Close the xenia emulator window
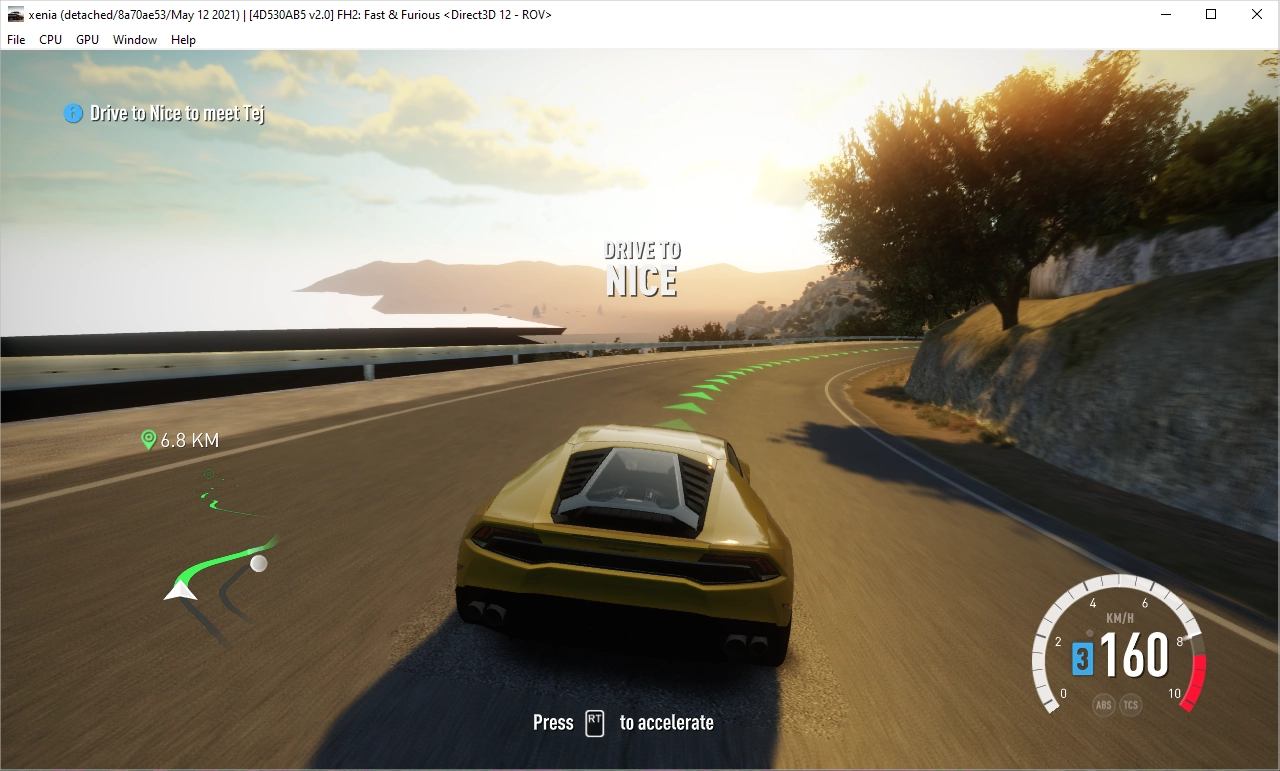The image size is (1280, 771). point(1256,14)
